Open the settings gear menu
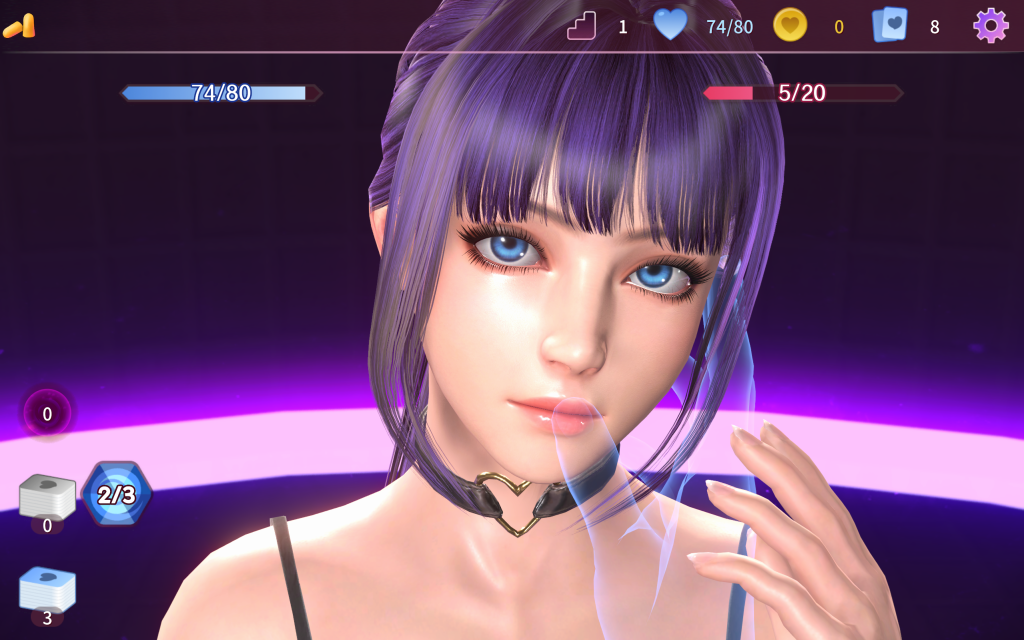Screen dimensions: 1024x640 990,25
